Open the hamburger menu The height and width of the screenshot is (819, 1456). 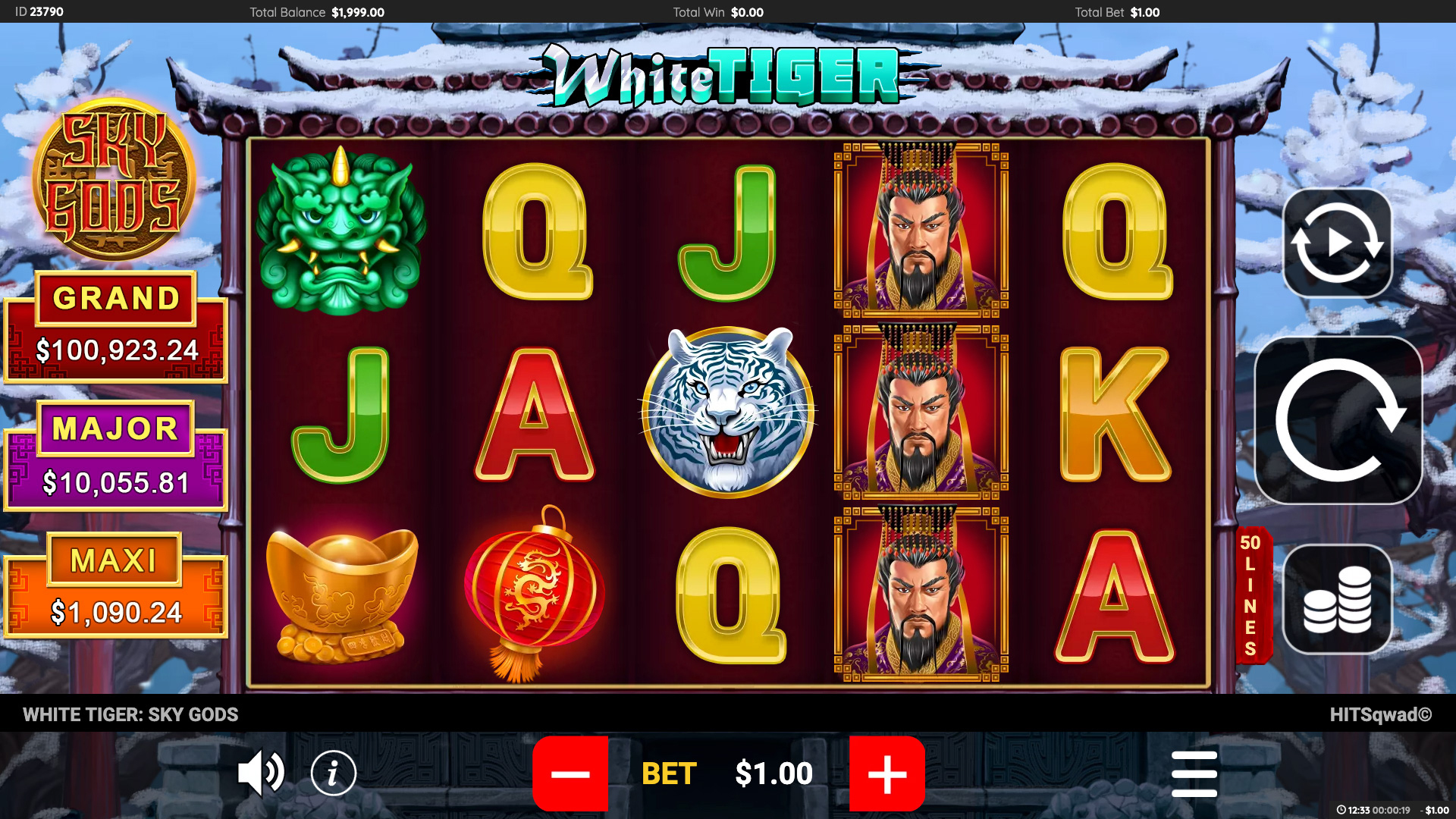[1193, 773]
